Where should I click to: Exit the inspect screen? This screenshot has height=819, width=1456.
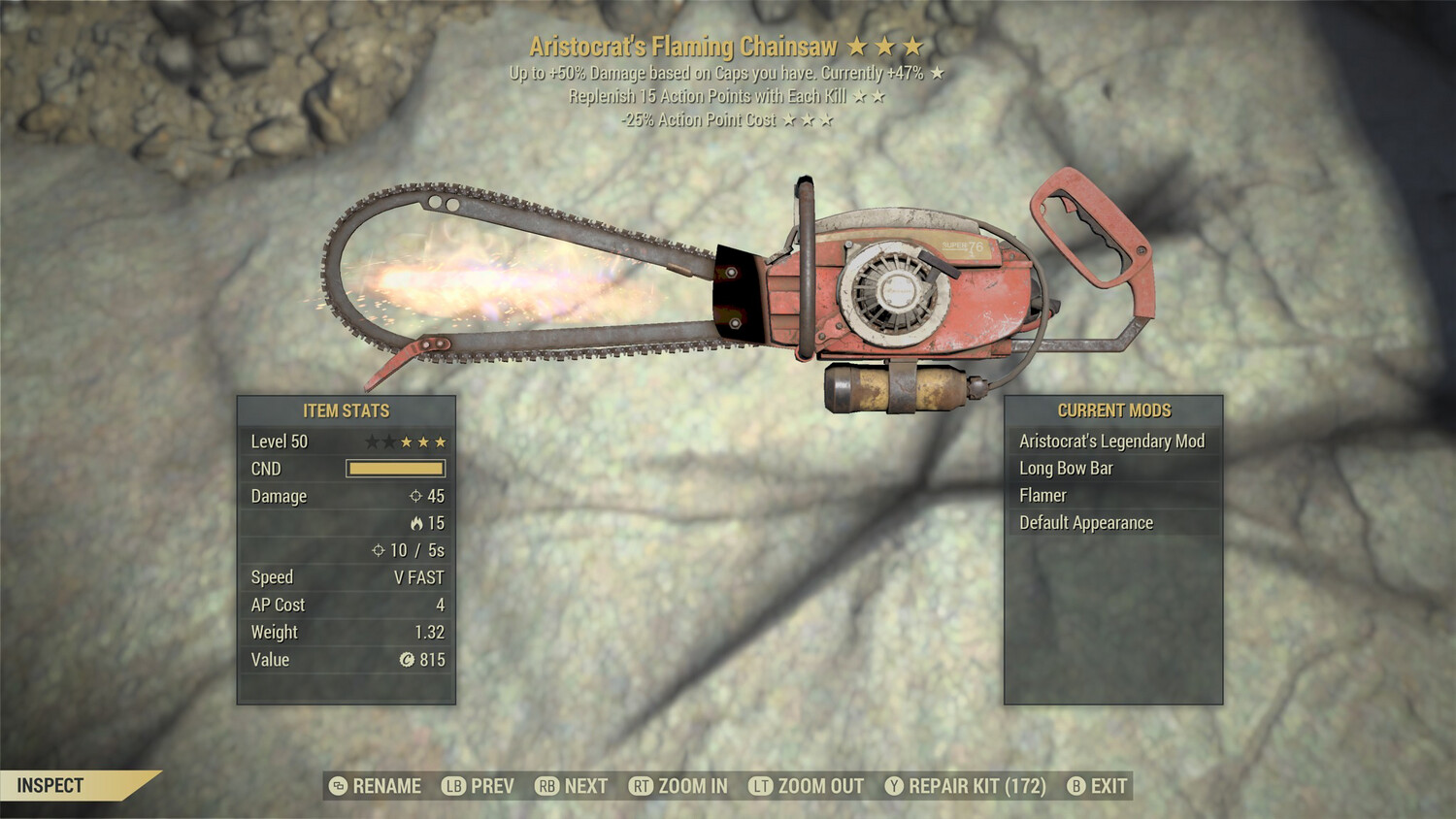1098,786
